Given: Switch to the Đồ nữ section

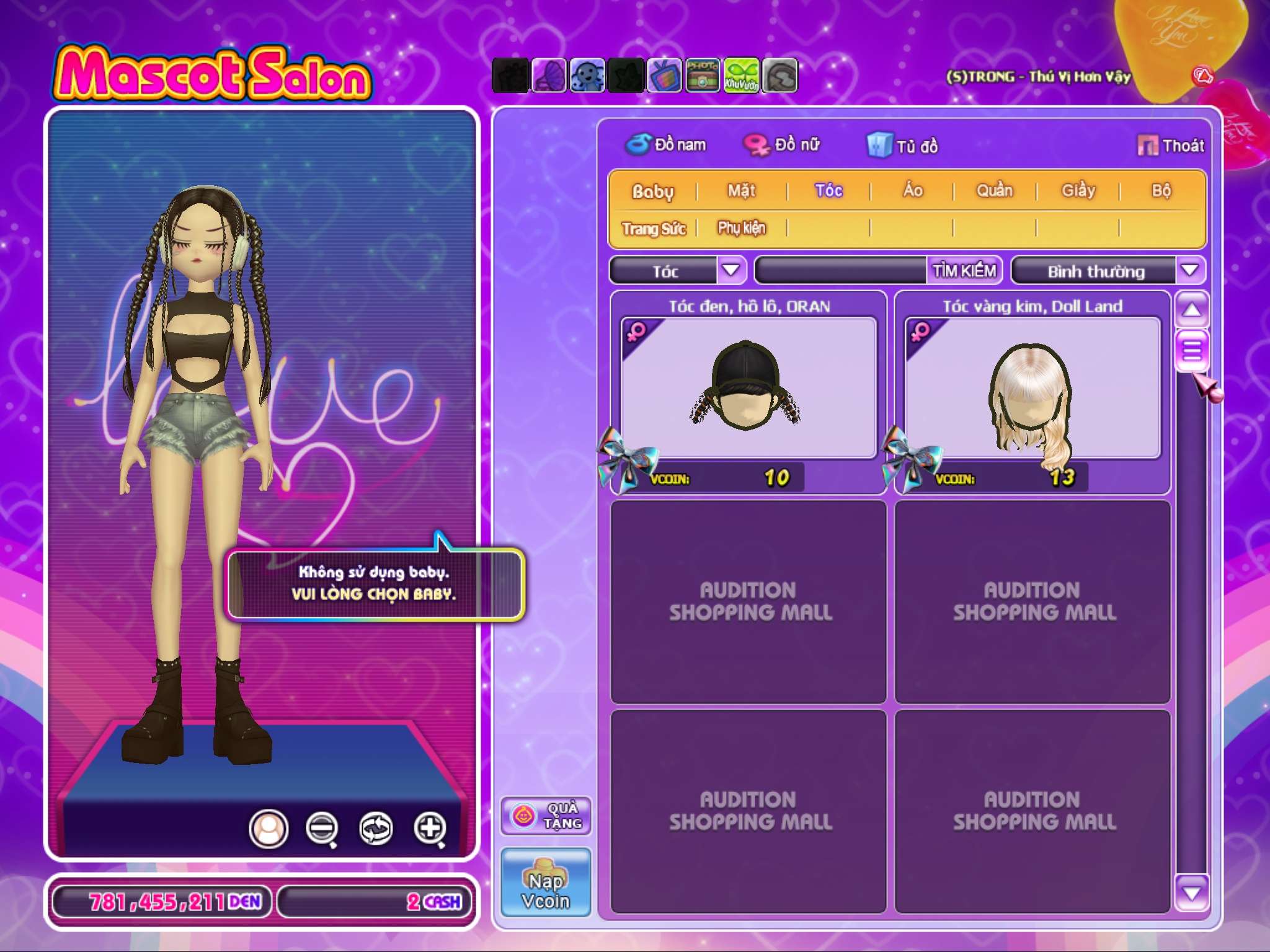Looking at the screenshot, I should pos(783,145).
